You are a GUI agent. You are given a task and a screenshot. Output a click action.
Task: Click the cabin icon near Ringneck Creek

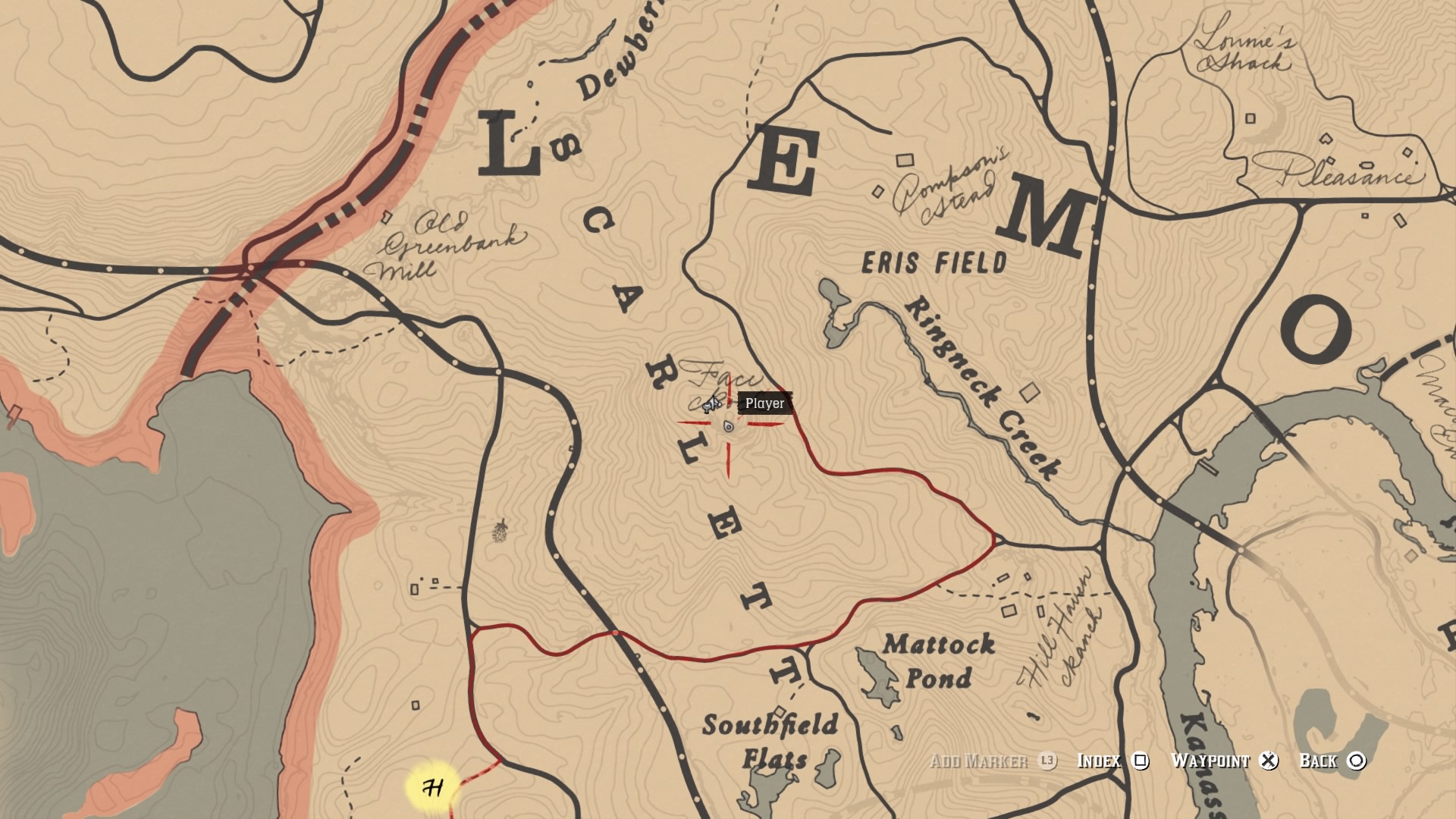point(1029,392)
